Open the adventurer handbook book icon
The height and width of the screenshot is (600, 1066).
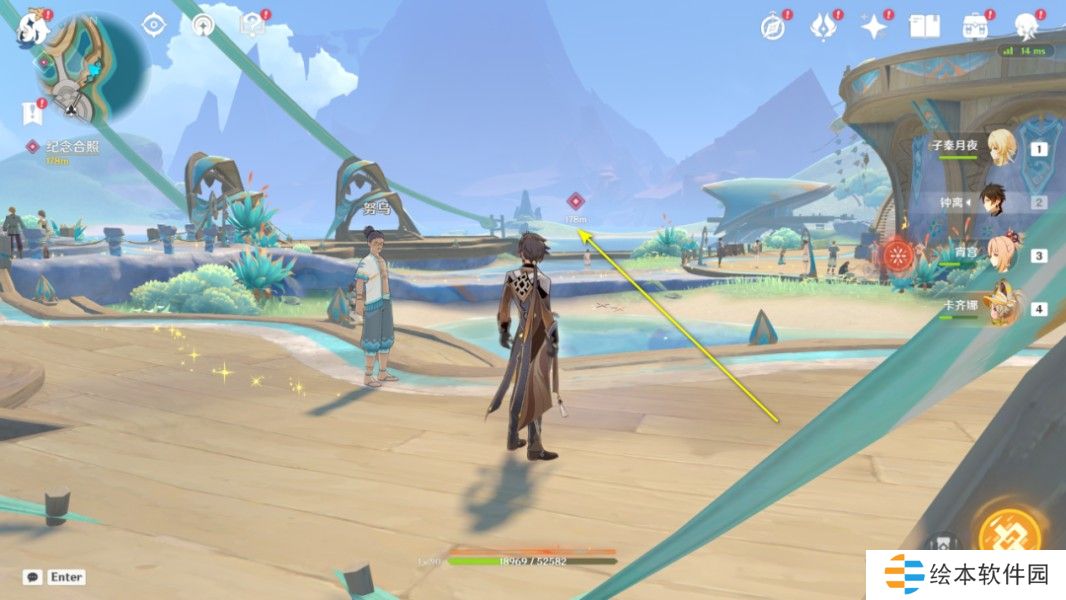(x=924, y=27)
